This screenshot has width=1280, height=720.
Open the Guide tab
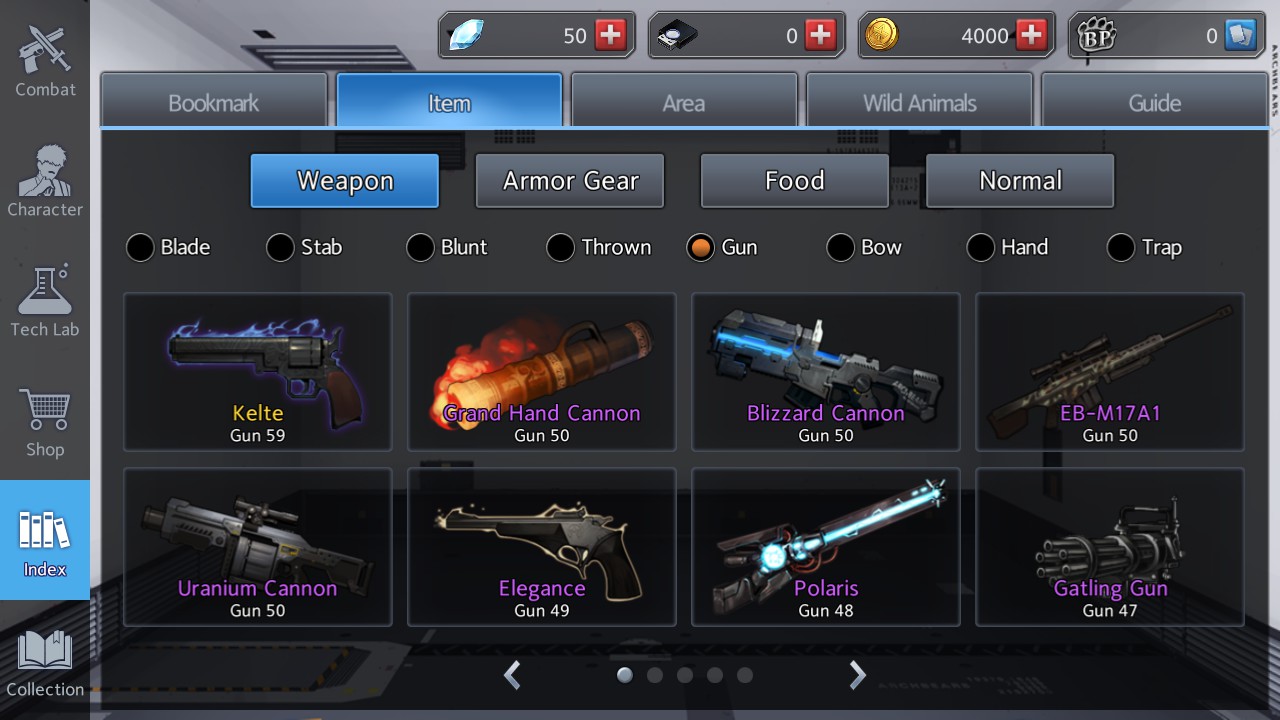click(x=1153, y=101)
